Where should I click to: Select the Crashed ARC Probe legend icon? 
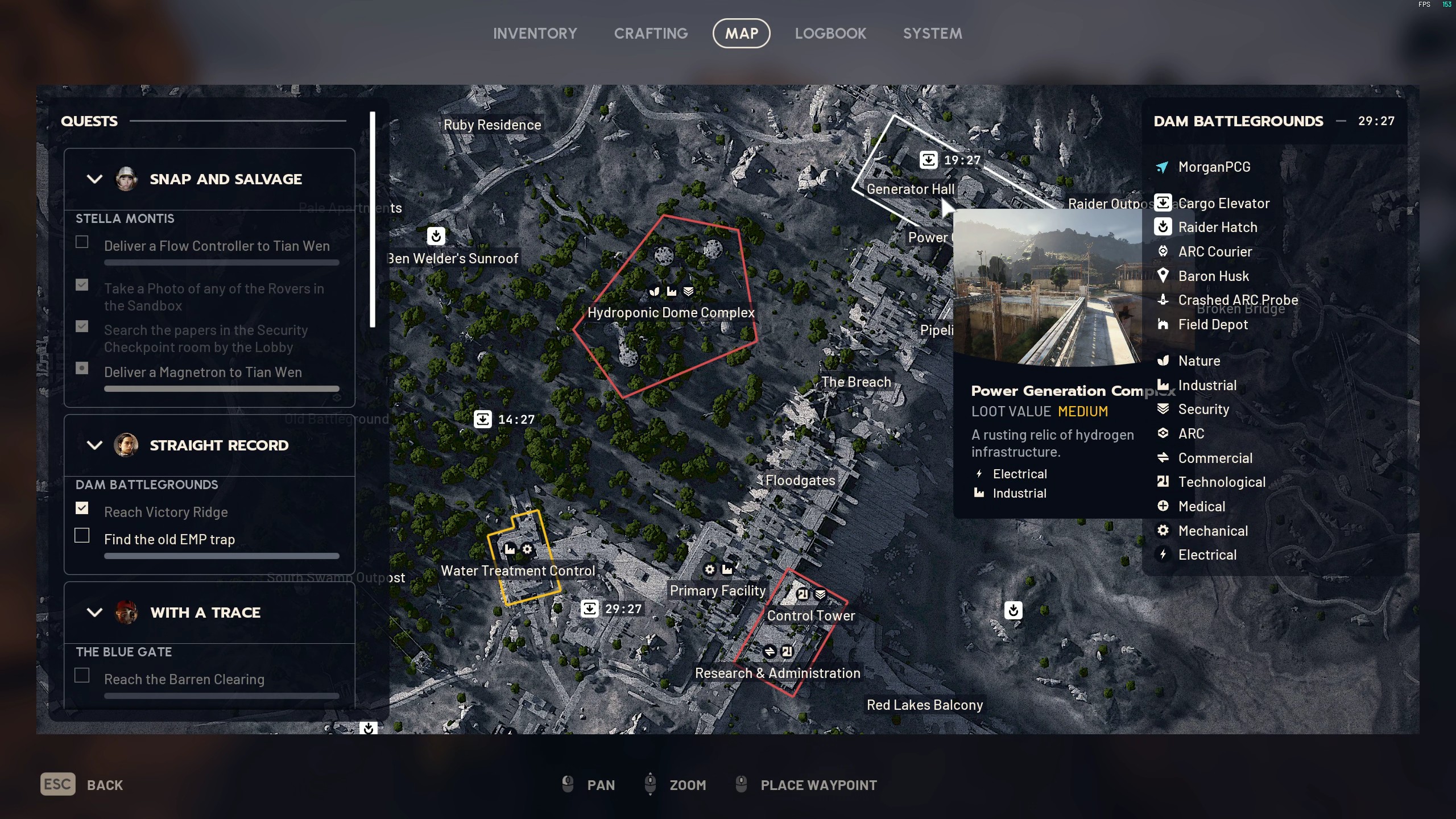(1164, 300)
